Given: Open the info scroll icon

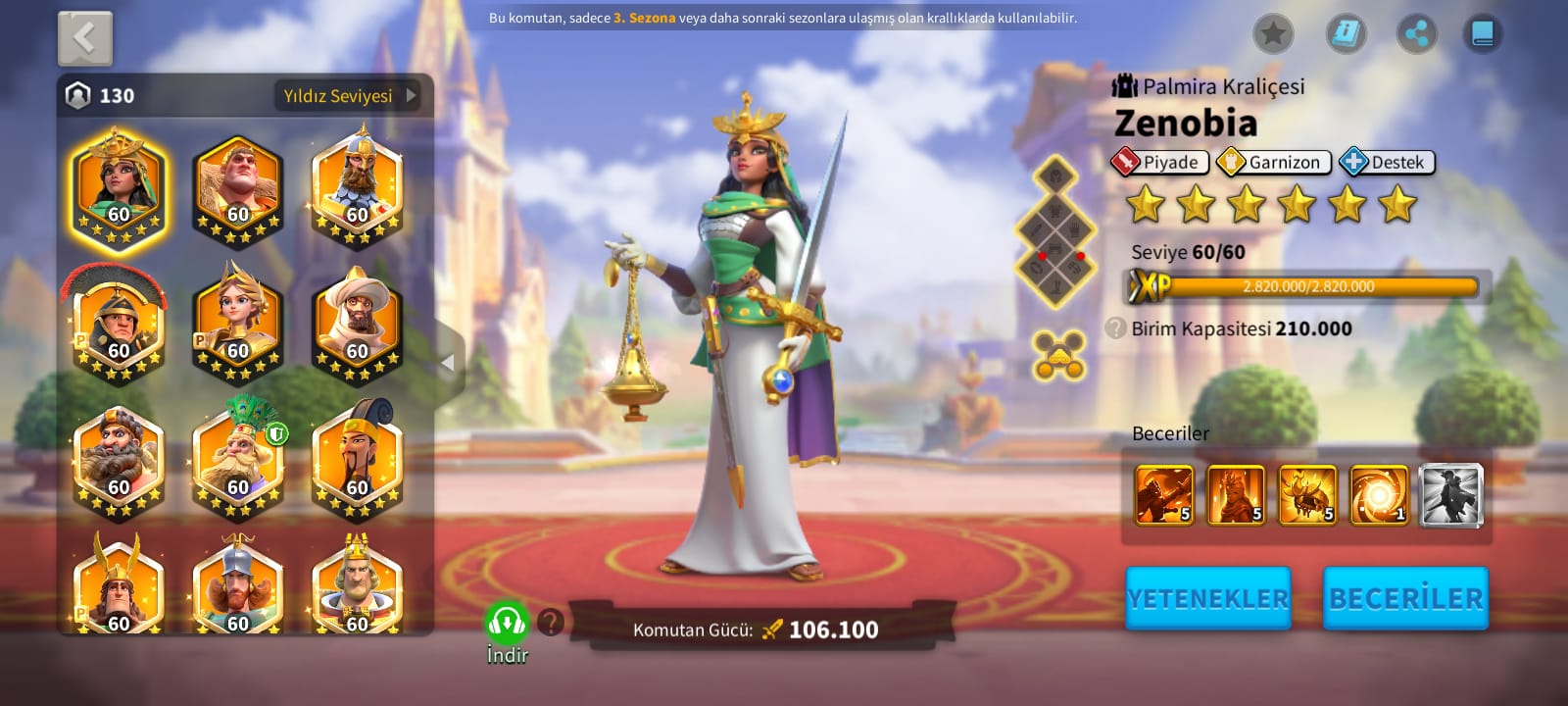Looking at the screenshot, I should (1347, 34).
